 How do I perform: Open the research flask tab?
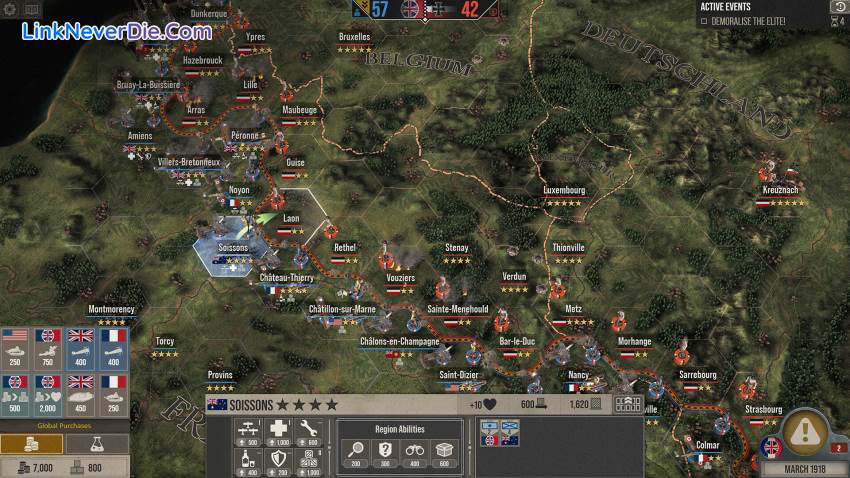click(x=96, y=443)
